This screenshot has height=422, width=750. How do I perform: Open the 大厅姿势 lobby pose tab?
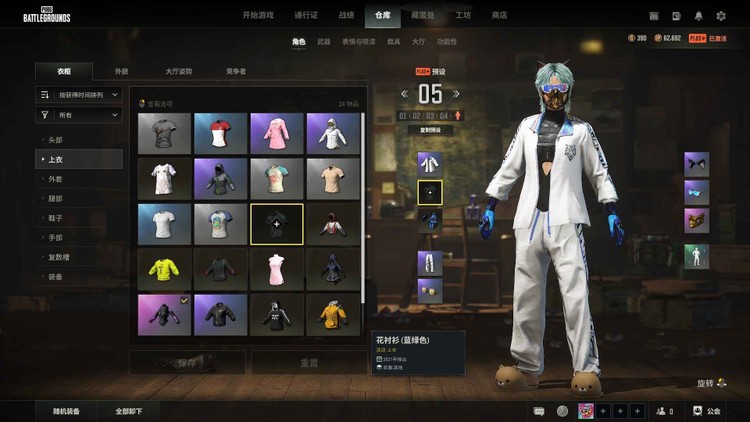pyautogui.click(x=178, y=72)
